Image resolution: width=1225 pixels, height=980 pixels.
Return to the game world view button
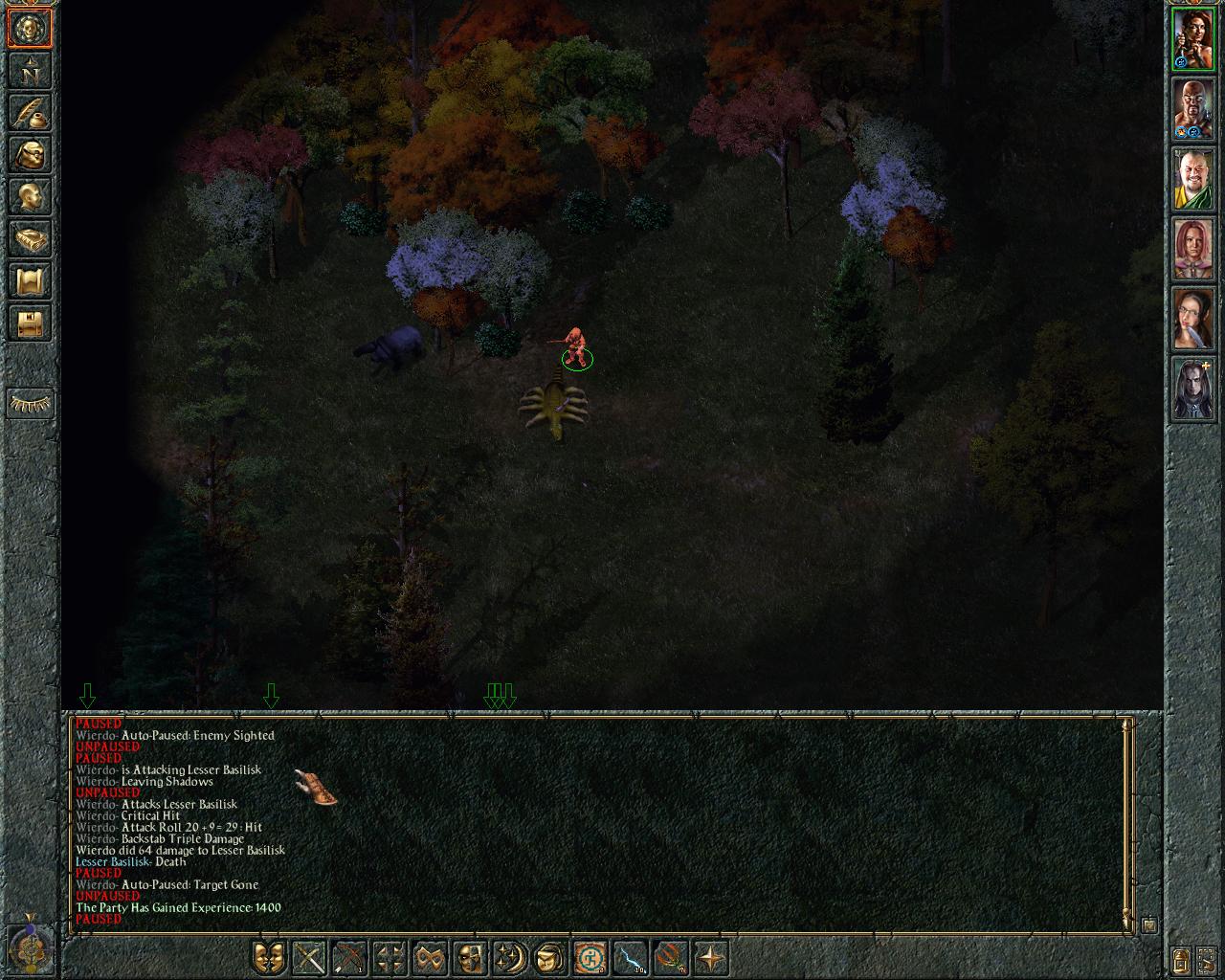pyautogui.click(x=30, y=30)
